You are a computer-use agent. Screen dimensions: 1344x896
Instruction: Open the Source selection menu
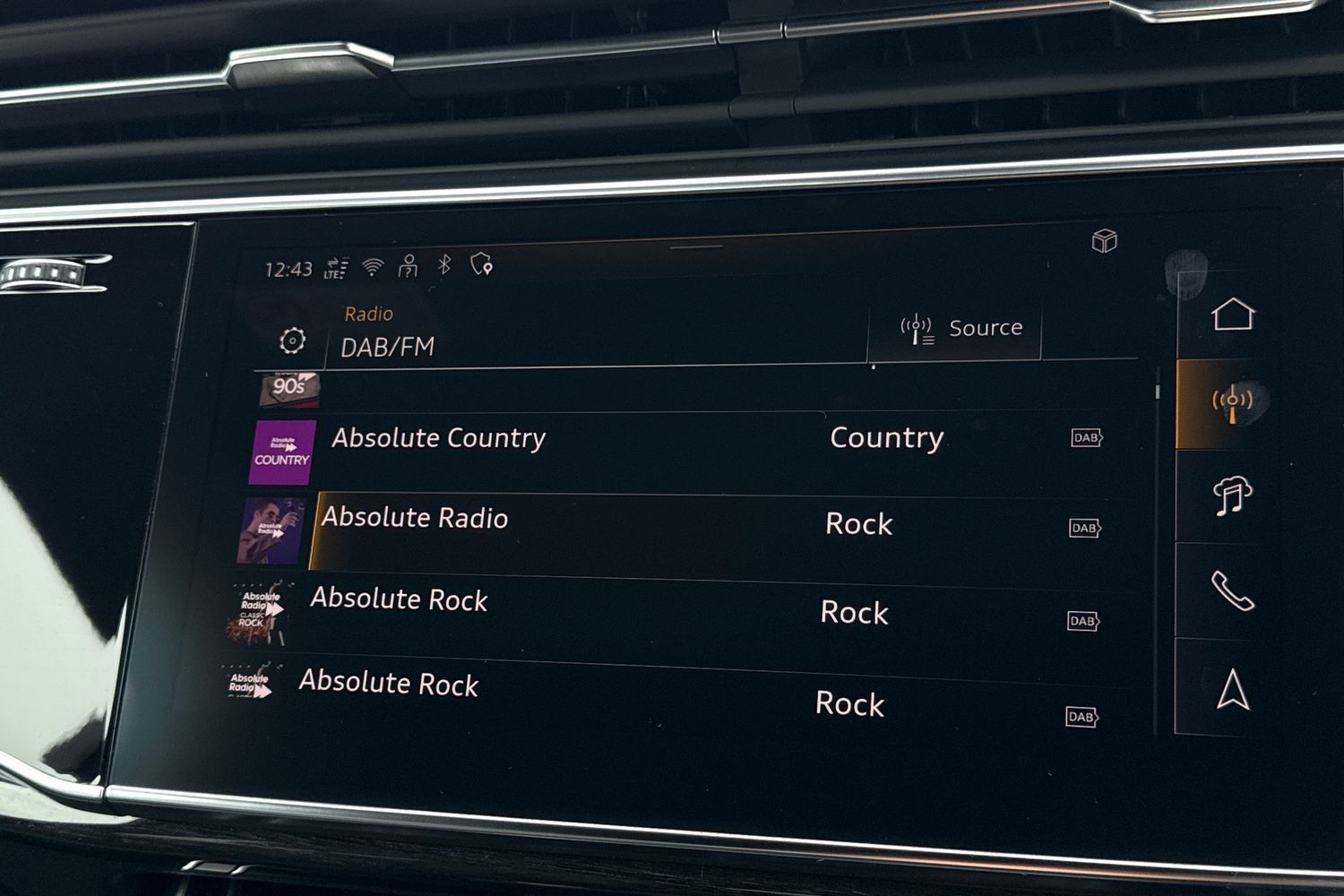[x=960, y=329]
